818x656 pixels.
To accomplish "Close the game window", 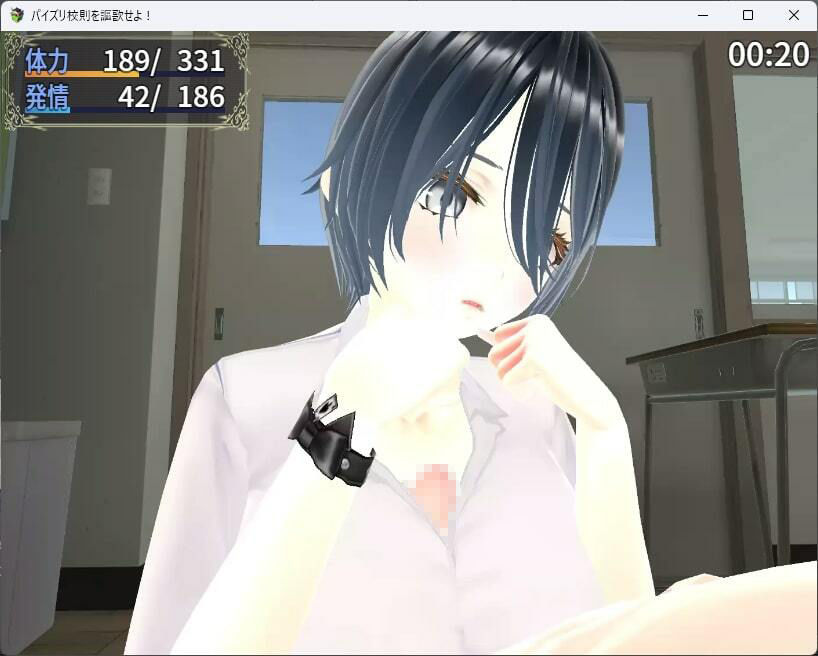I will (x=794, y=15).
